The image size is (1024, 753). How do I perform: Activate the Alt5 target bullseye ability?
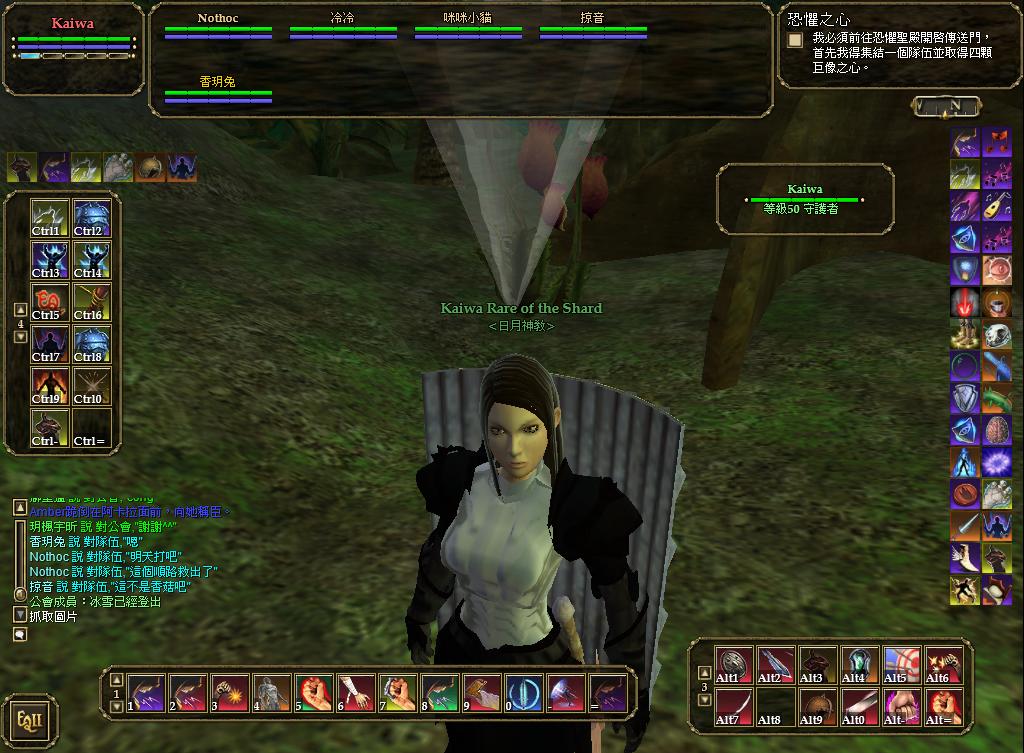coord(901,665)
